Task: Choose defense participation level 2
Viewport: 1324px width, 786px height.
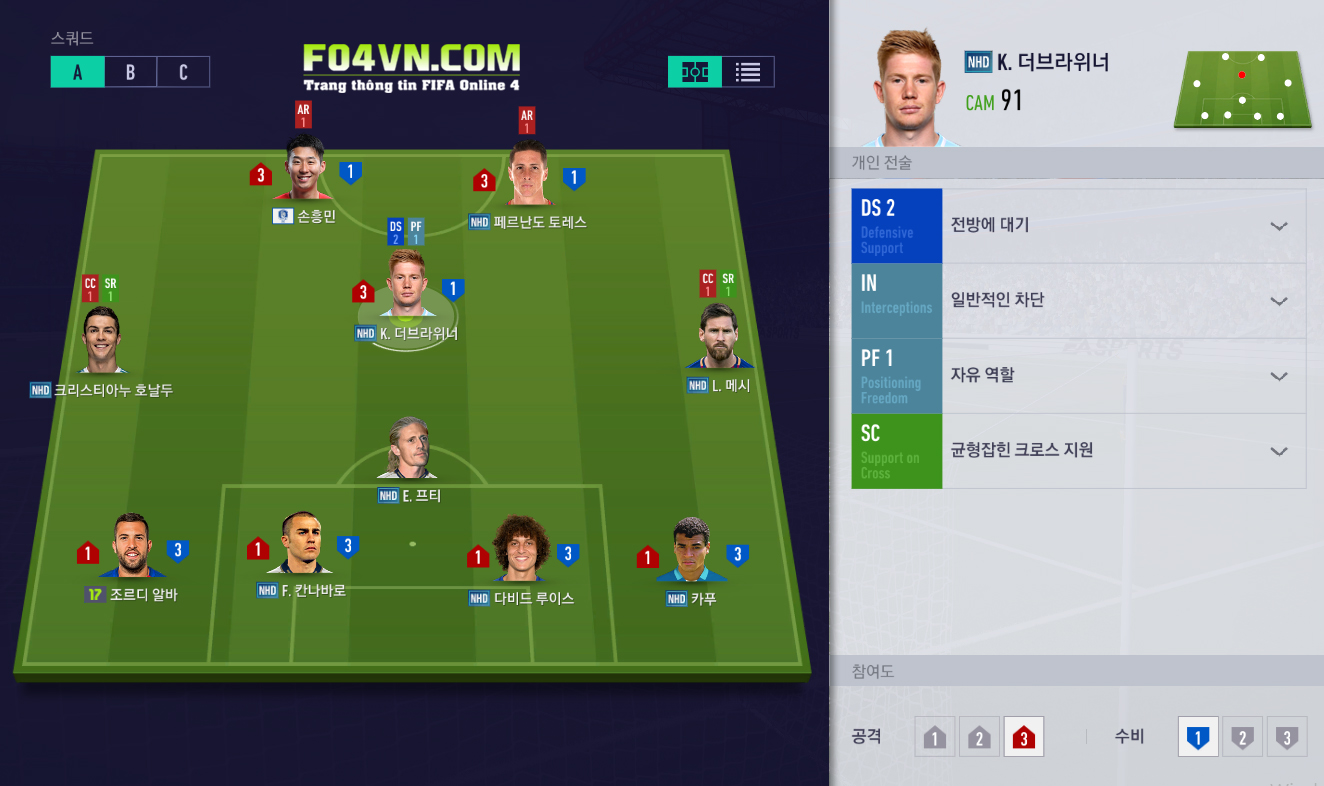Action: click(x=1243, y=738)
